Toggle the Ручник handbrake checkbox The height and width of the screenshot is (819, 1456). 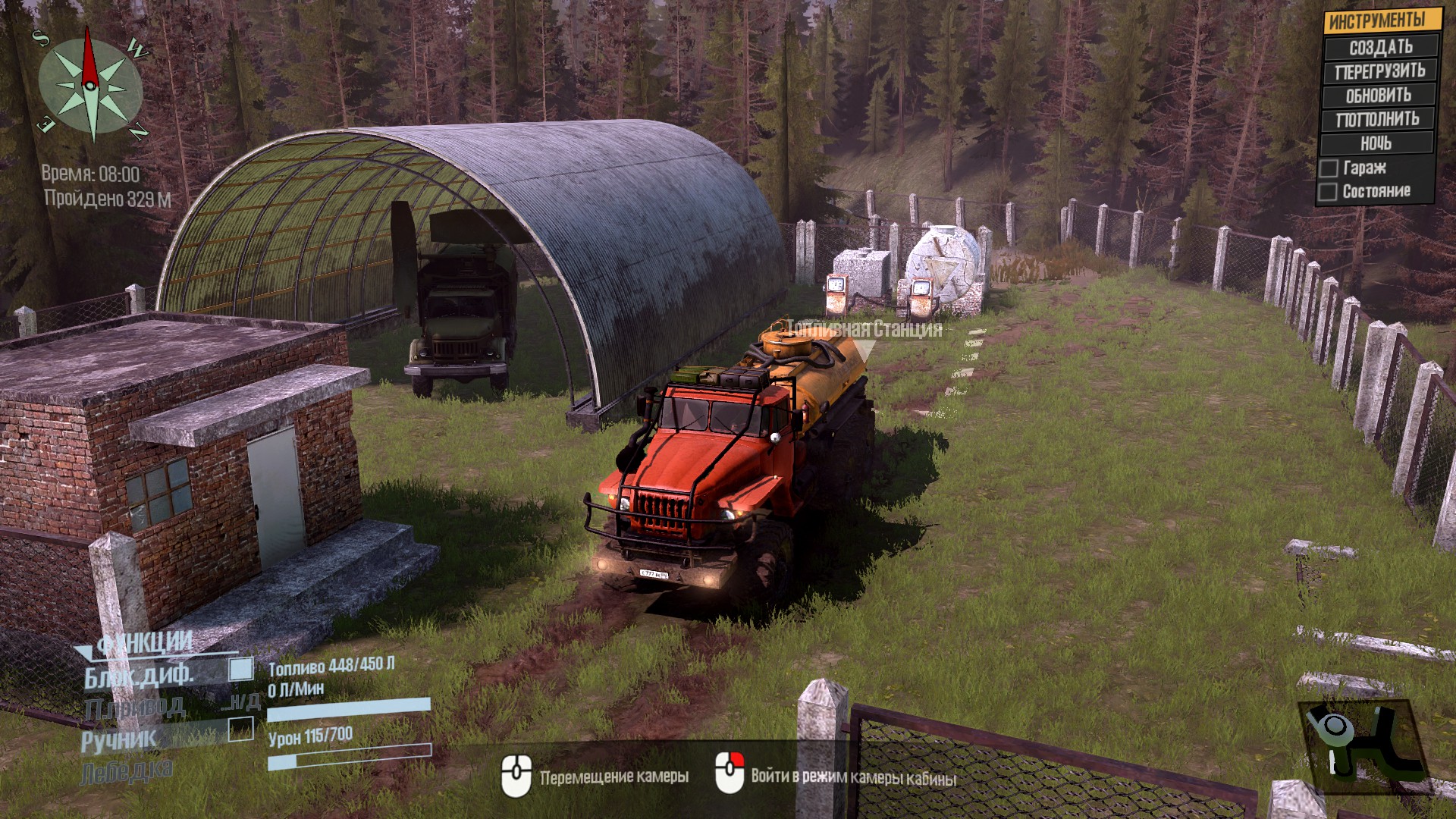pos(241,729)
